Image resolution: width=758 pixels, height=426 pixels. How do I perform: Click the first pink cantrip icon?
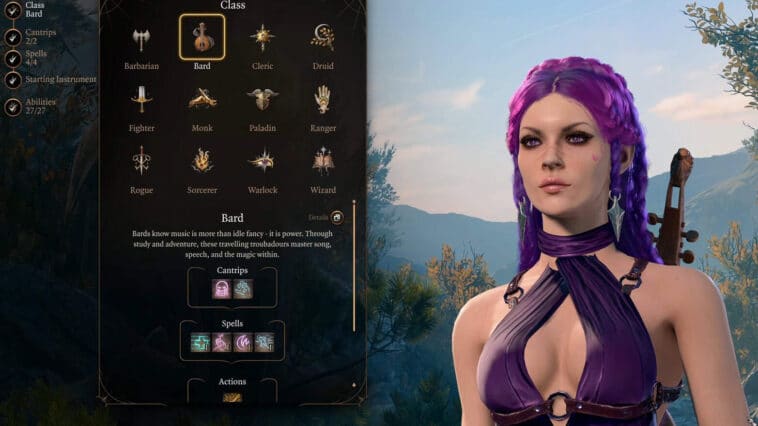222,289
